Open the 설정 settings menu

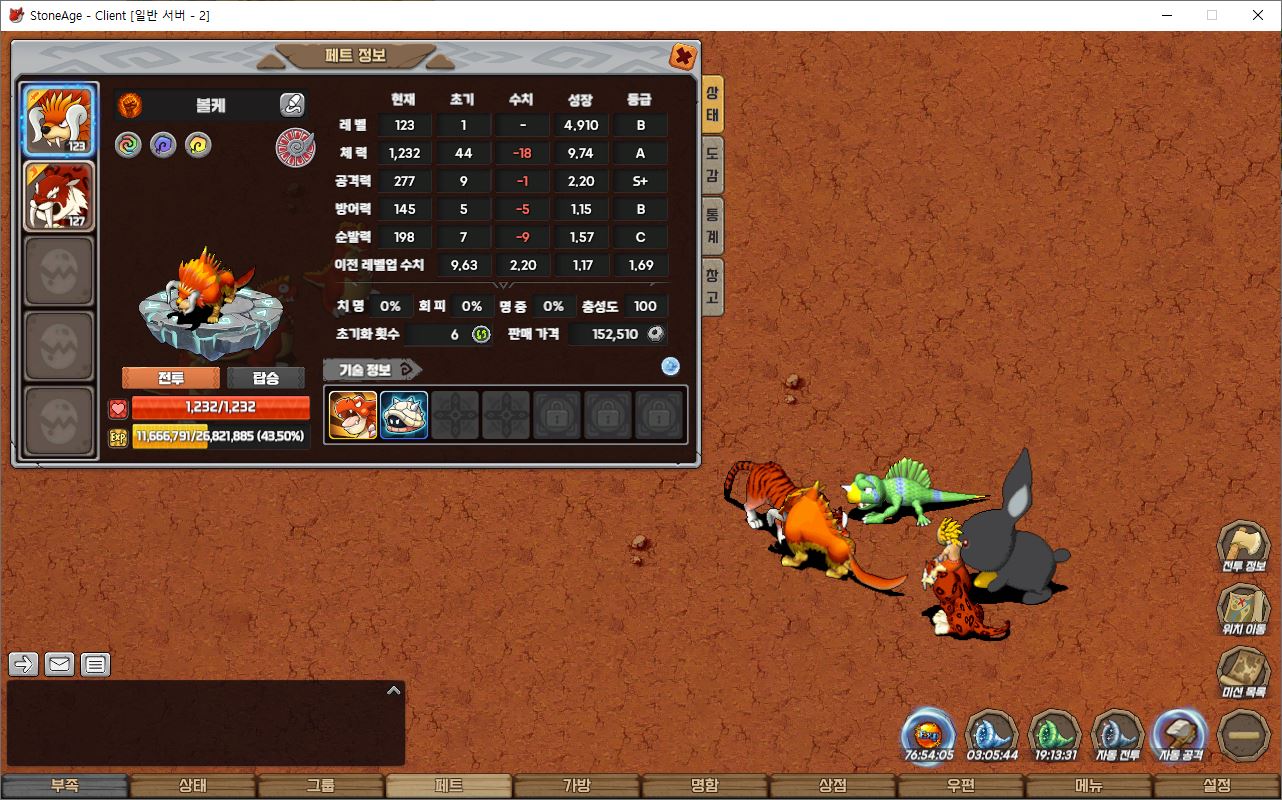point(1217,786)
